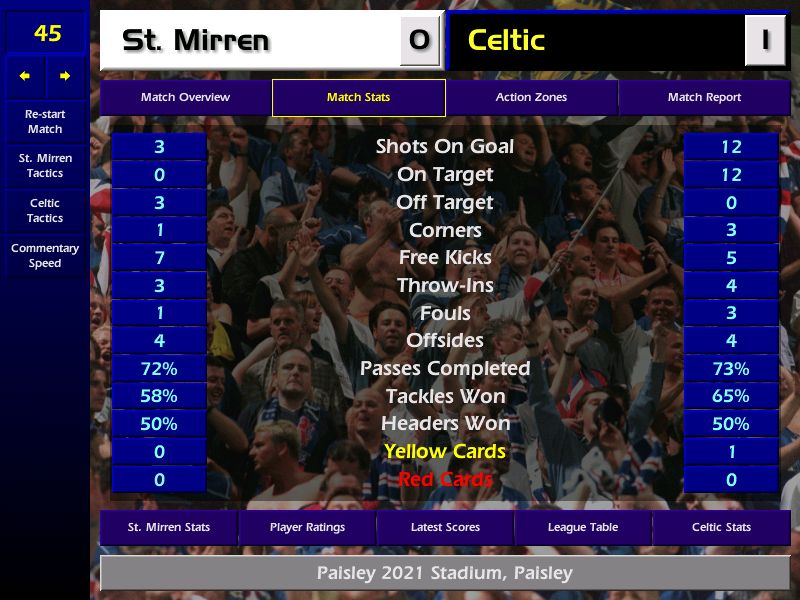Show the Match Report tab

coord(704,98)
